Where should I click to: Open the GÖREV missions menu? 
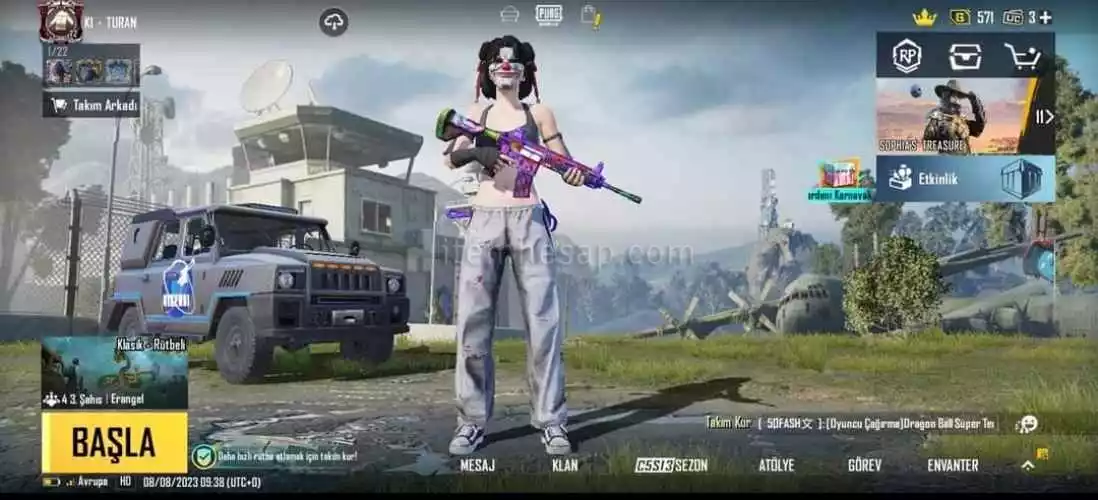[x=863, y=465]
